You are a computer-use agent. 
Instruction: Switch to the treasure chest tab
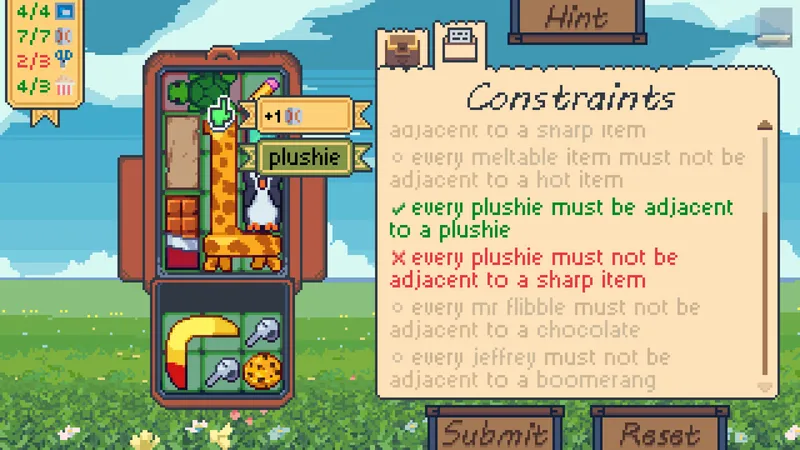click(405, 47)
